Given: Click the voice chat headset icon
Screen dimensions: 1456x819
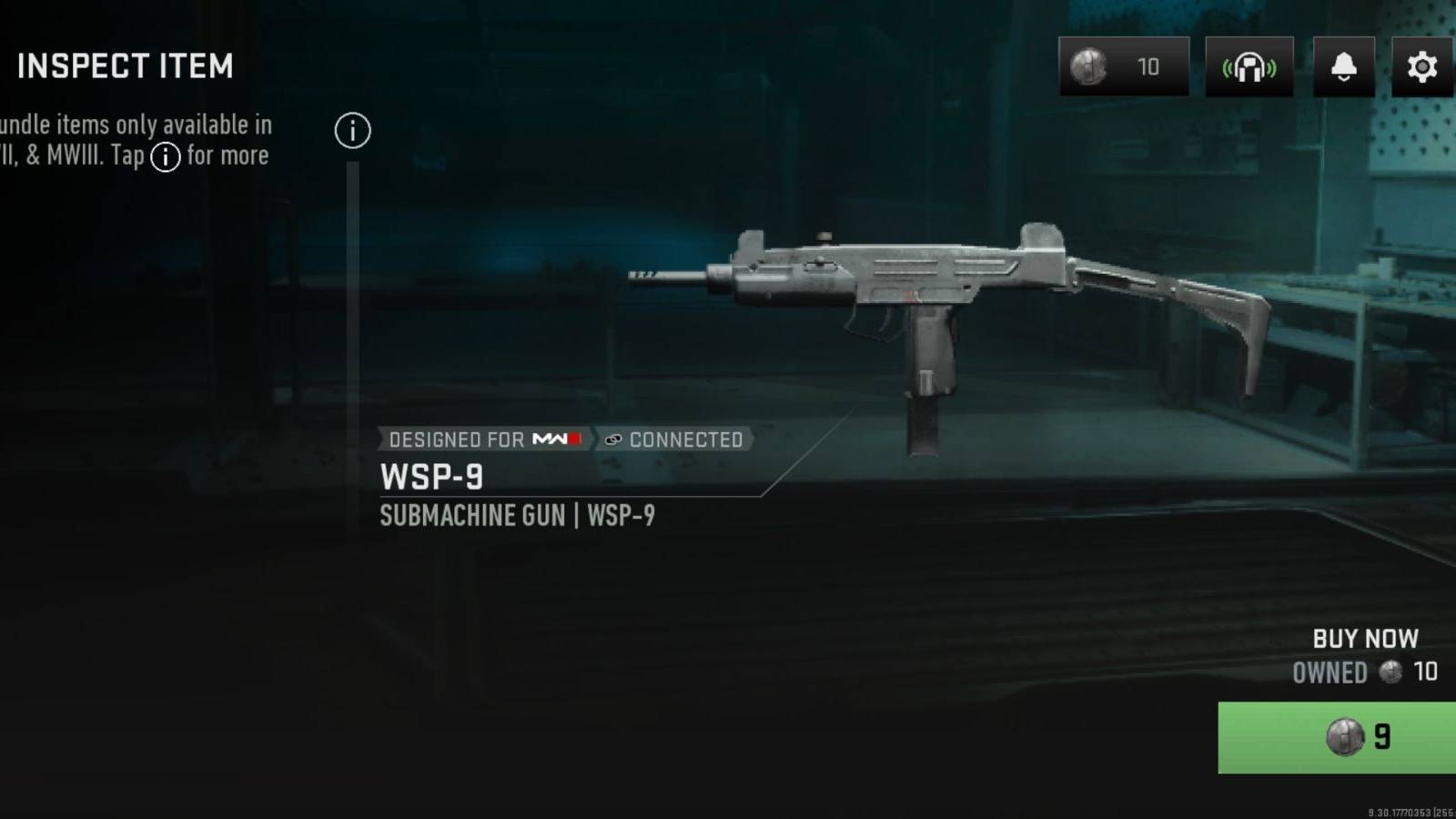Looking at the screenshot, I should 1249,66.
